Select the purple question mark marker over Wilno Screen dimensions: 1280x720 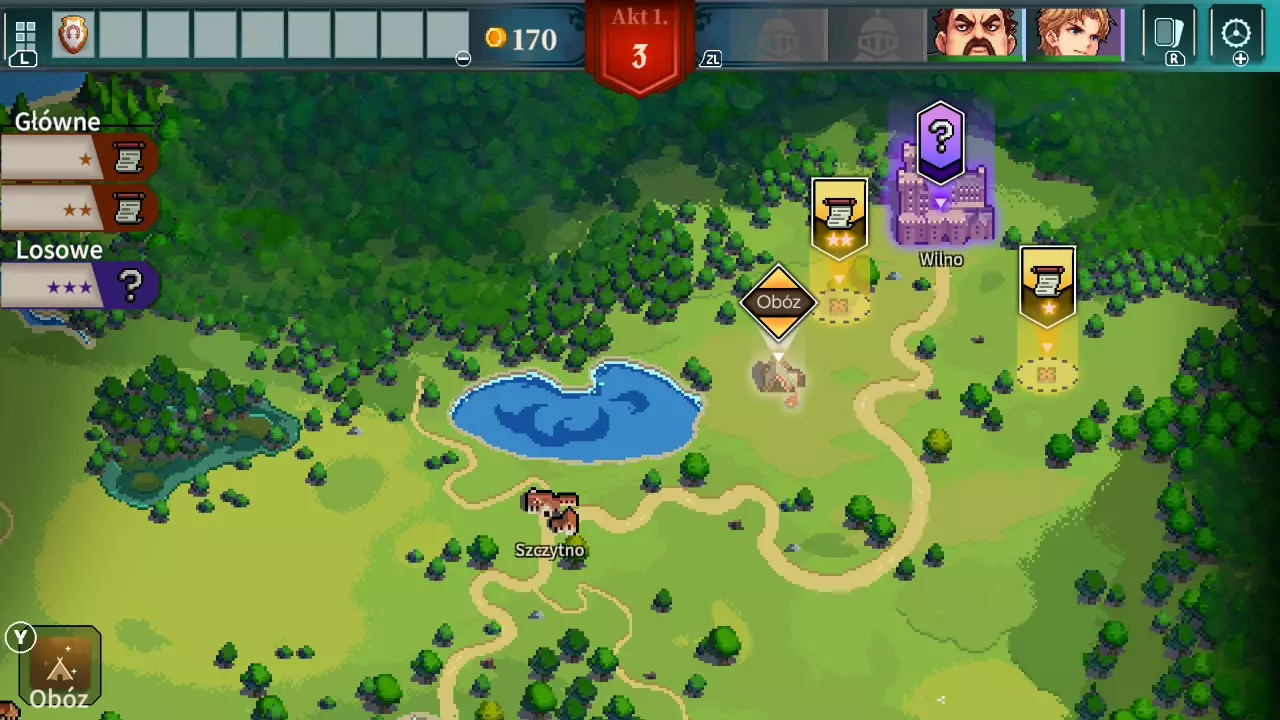pos(940,140)
